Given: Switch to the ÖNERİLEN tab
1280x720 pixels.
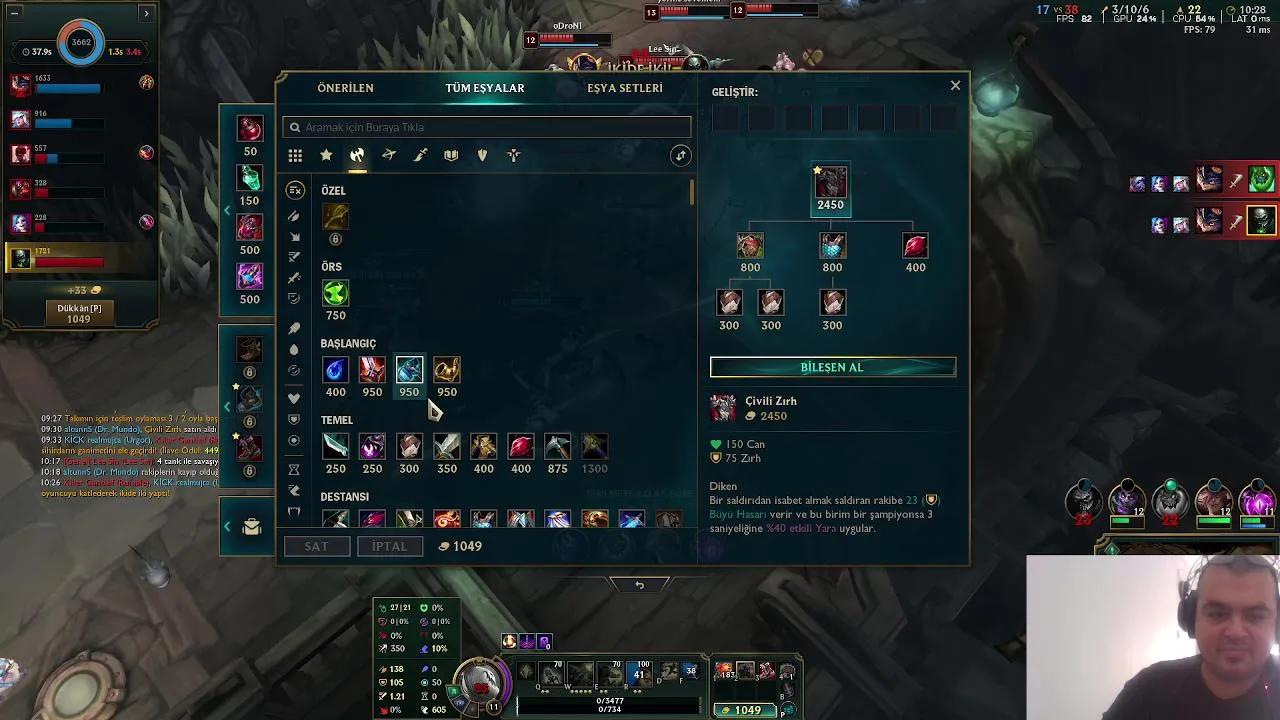Looking at the screenshot, I should click(345, 88).
